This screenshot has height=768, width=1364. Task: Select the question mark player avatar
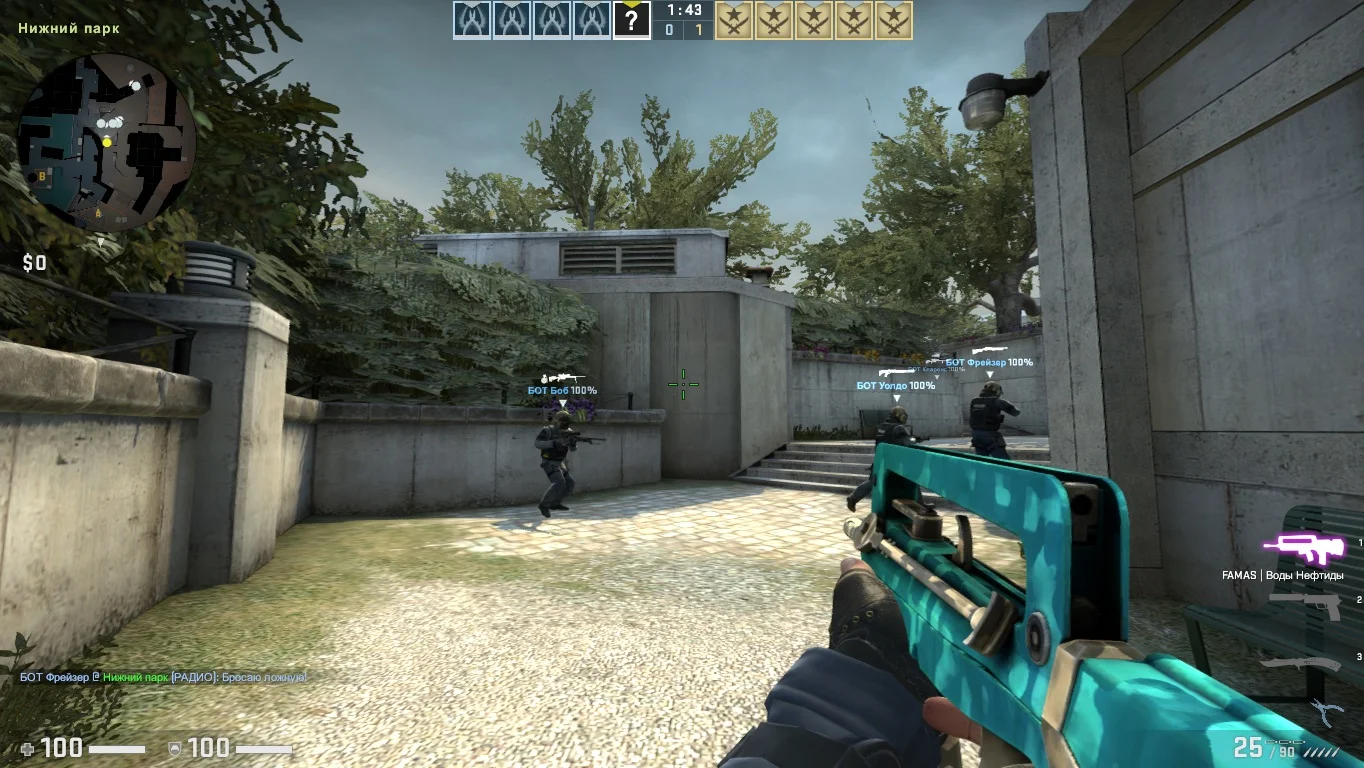pos(631,20)
